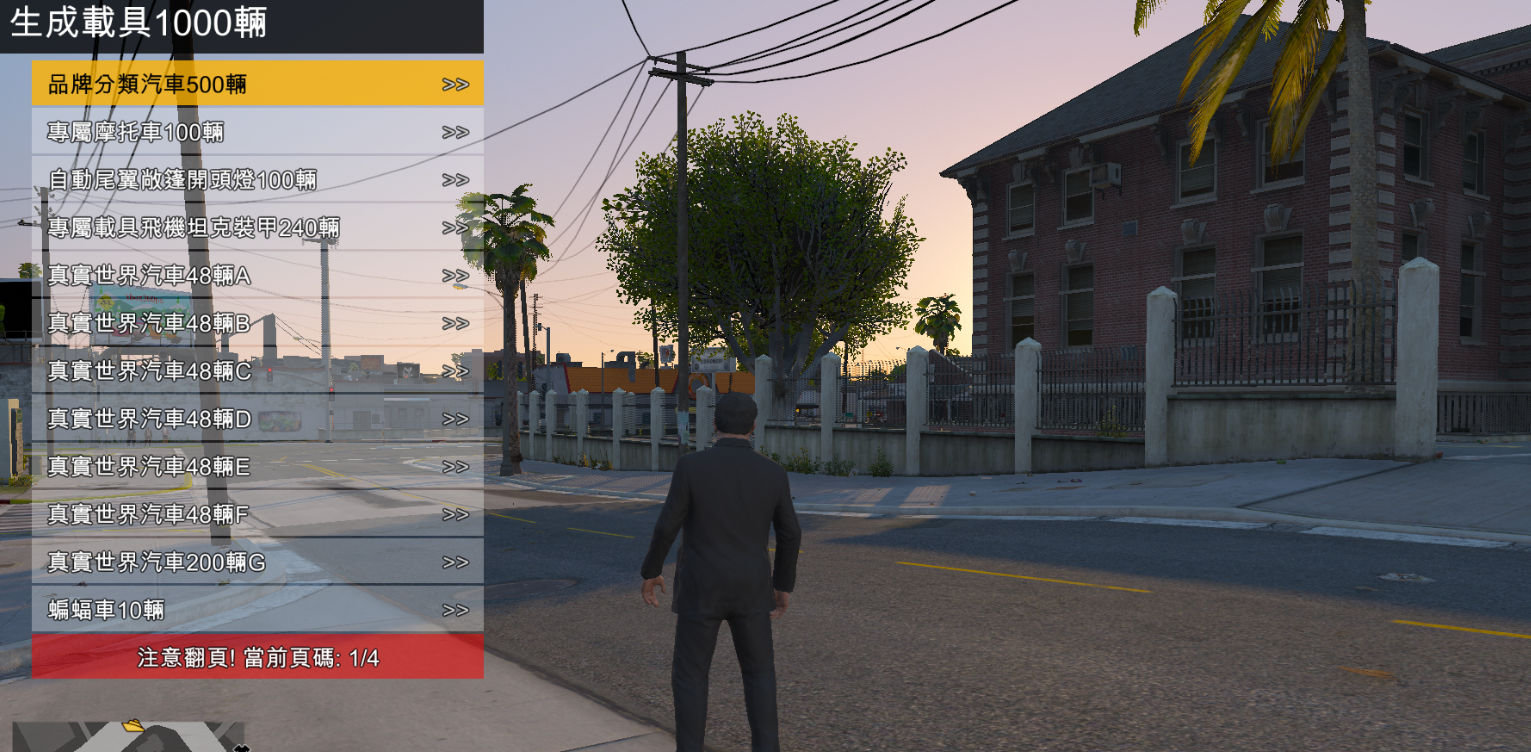Select 真實世界汽車48輛F option
The width and height of the screenshot is (1531, 752).
click(x=257, y=514)
